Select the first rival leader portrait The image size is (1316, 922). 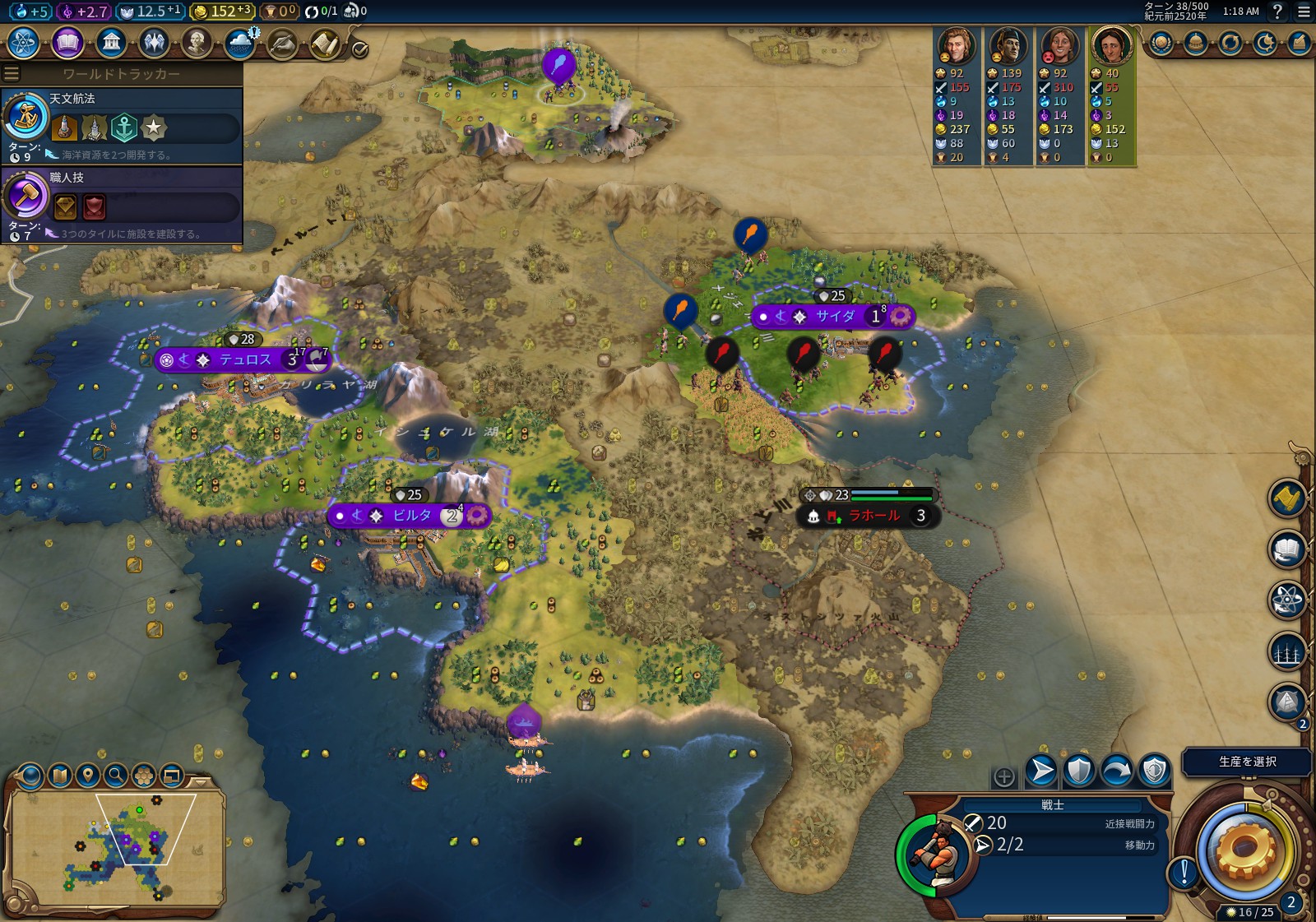point(957,46)
